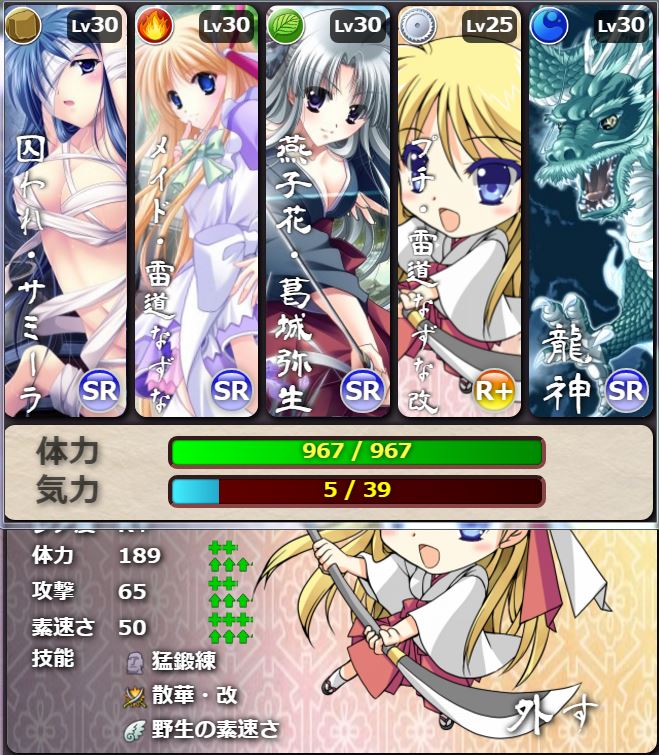Pick the 燕子花・葛城弥生 card

[327, 211]
